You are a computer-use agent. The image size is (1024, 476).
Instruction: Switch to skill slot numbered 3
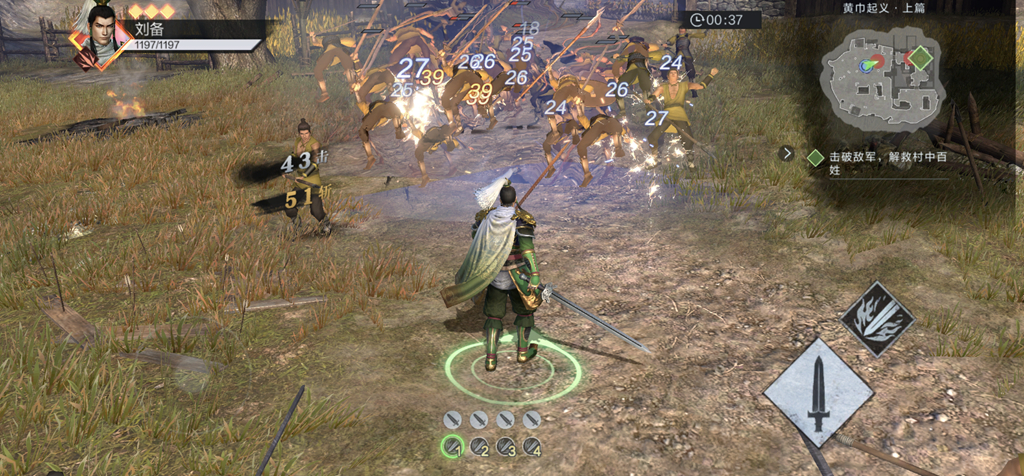[x=506, y=447]
